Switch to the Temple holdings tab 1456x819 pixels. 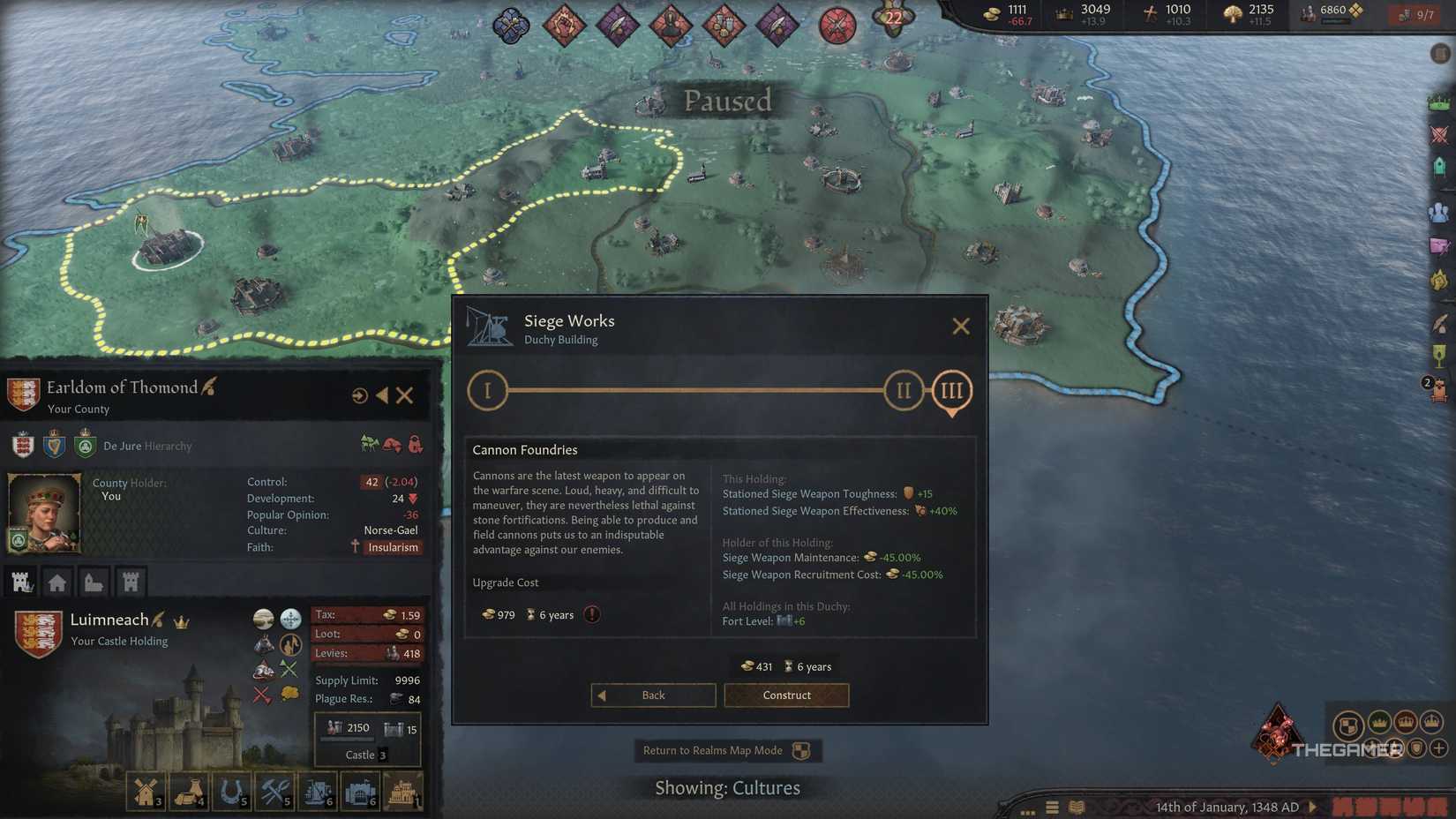click(x=94, y=581)
